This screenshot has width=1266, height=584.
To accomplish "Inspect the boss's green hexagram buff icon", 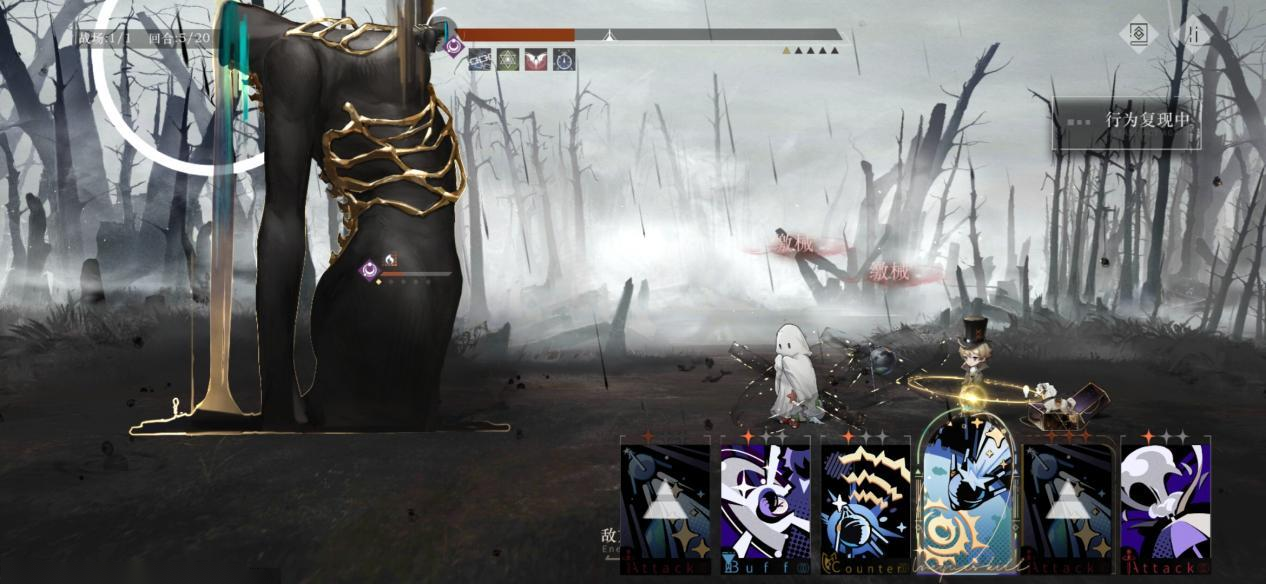I will (508, 60).
